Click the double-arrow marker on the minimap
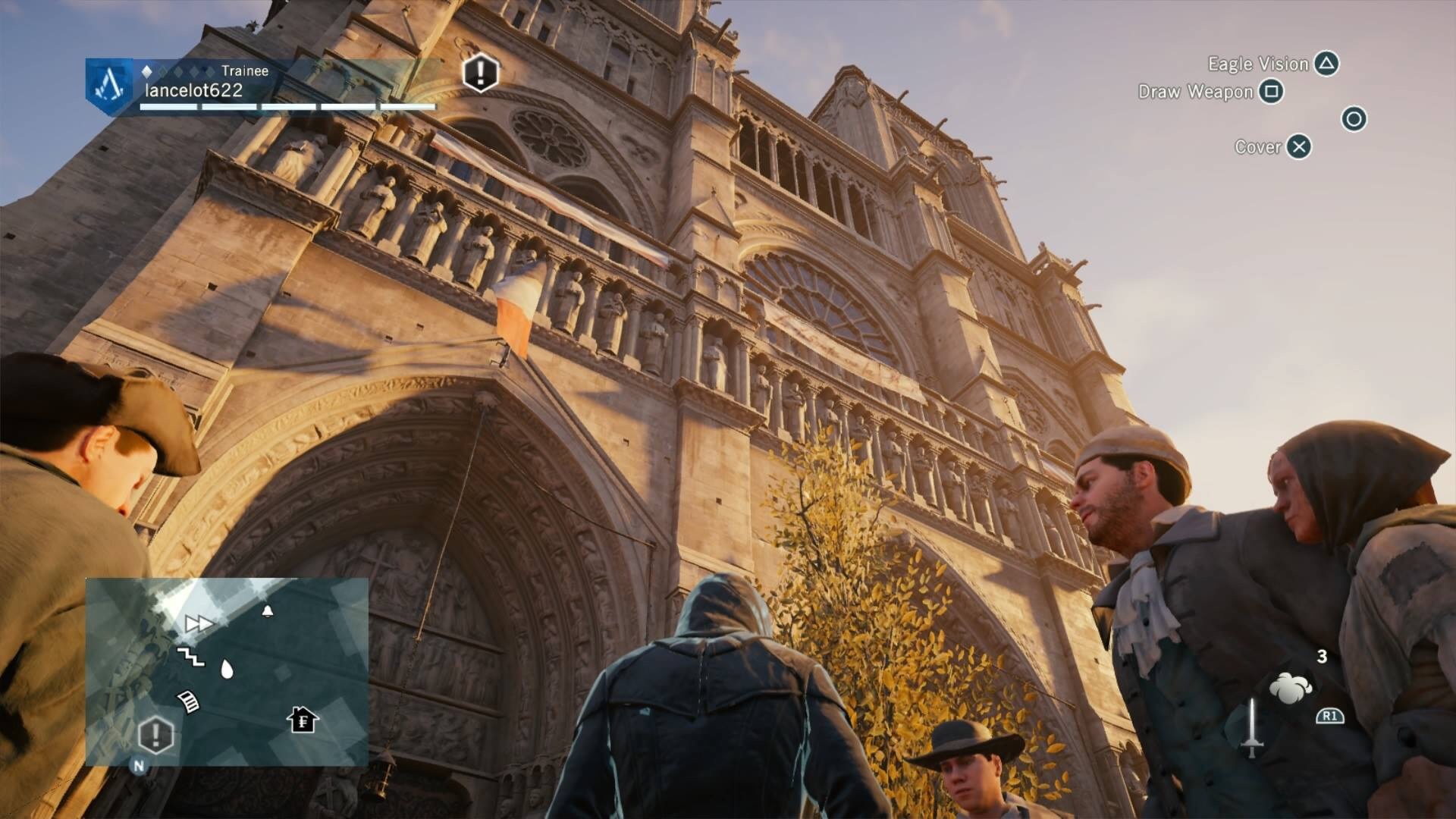The height and width of the screenshot is (819, 1456). (x=199, y=623)
